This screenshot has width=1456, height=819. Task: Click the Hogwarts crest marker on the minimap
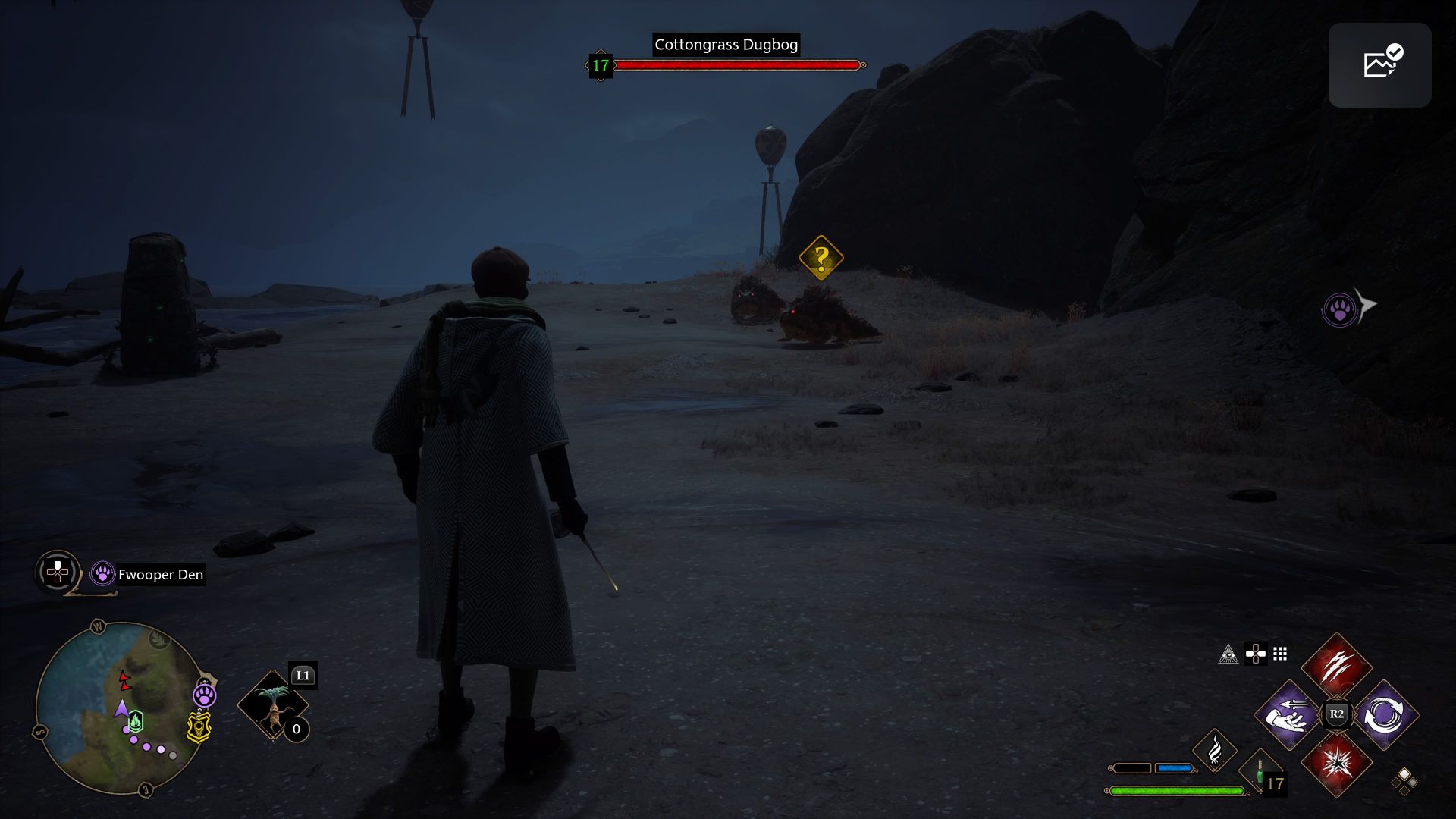pyautogui.click(x=198, y=726)
